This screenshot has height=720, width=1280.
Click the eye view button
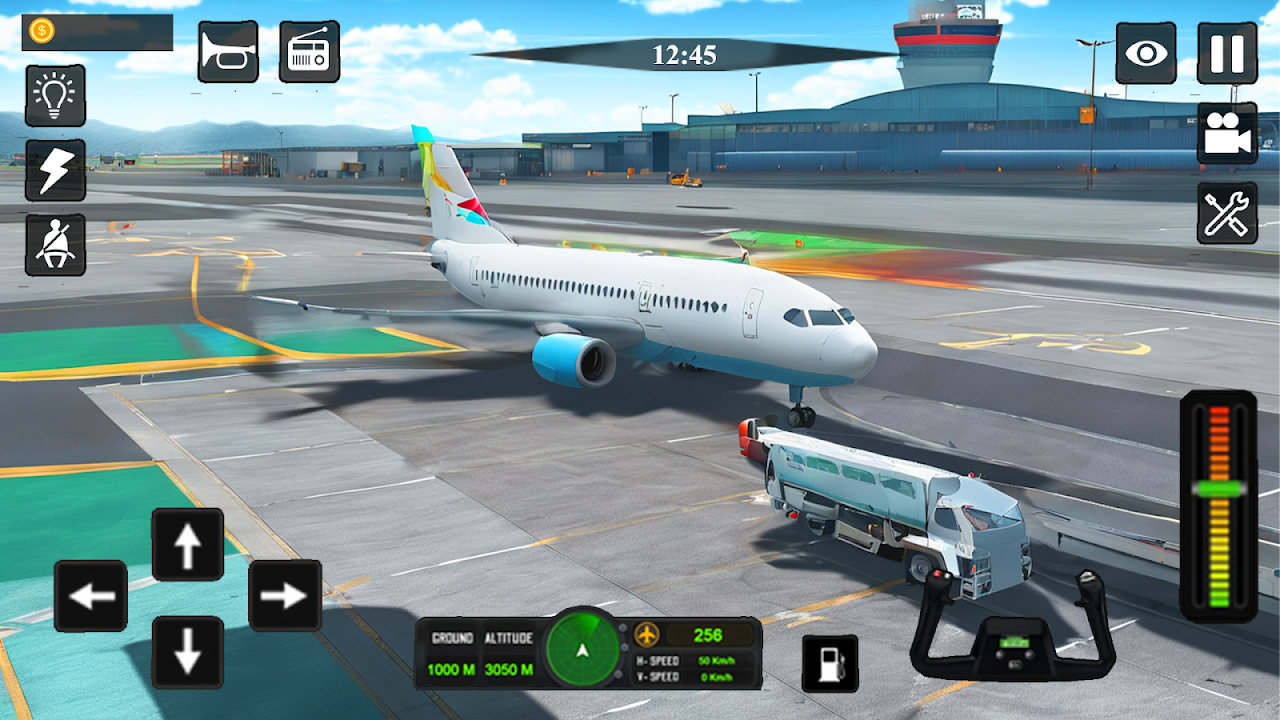point(1146,53)
